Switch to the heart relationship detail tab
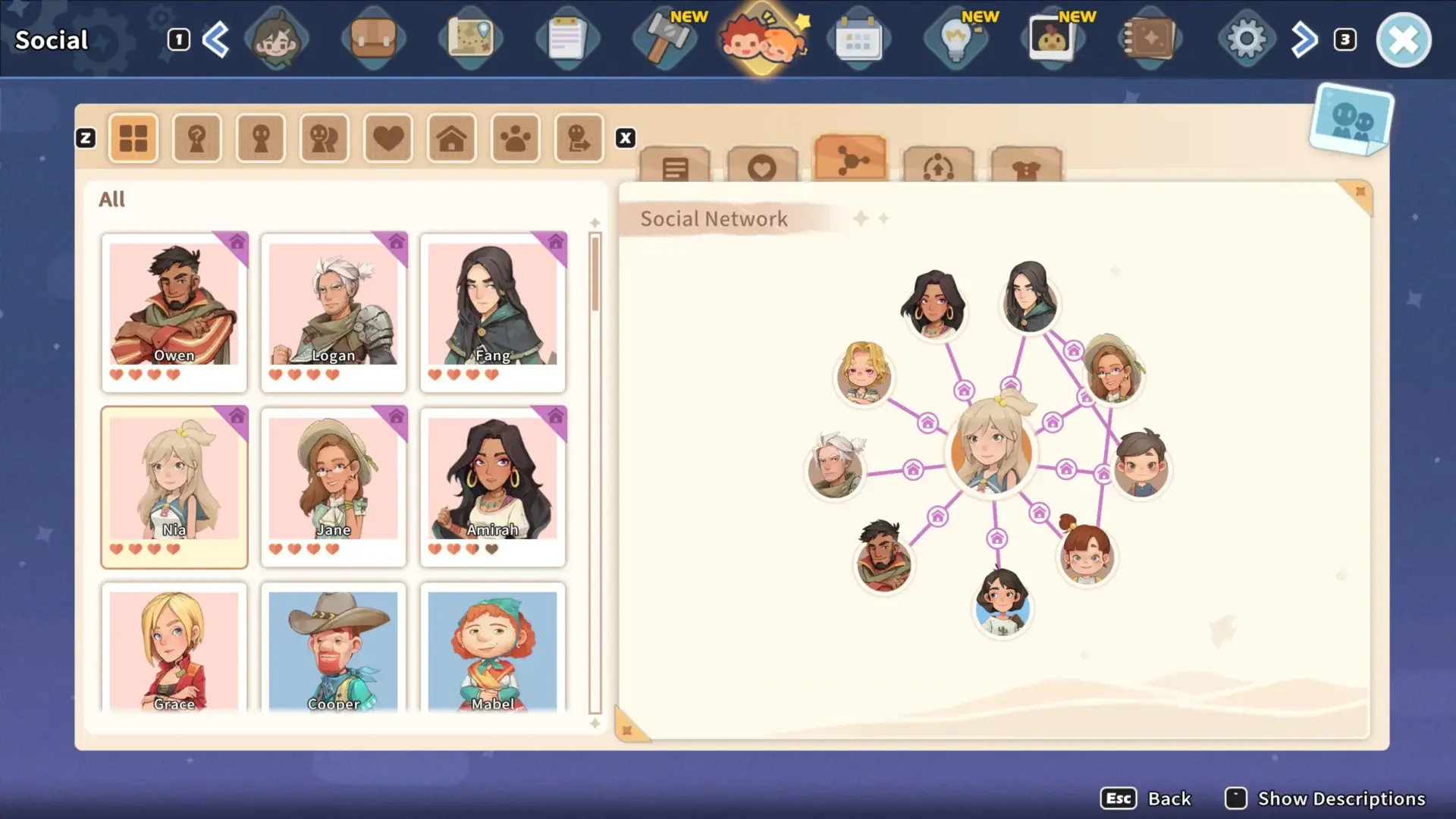1456x819 pixels. click(762, 166)
